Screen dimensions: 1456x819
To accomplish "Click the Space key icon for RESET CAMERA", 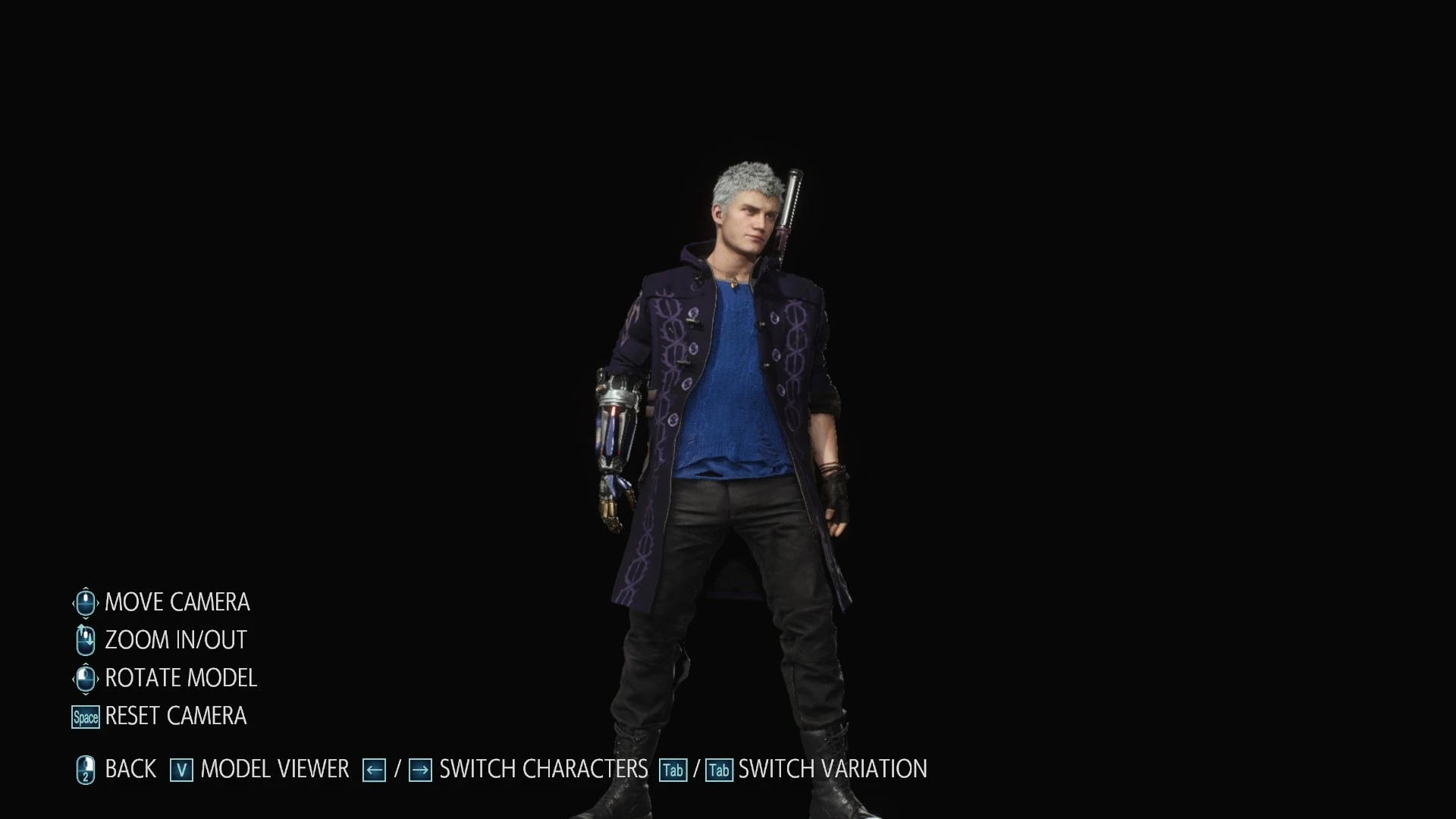I will pos(84,716).
